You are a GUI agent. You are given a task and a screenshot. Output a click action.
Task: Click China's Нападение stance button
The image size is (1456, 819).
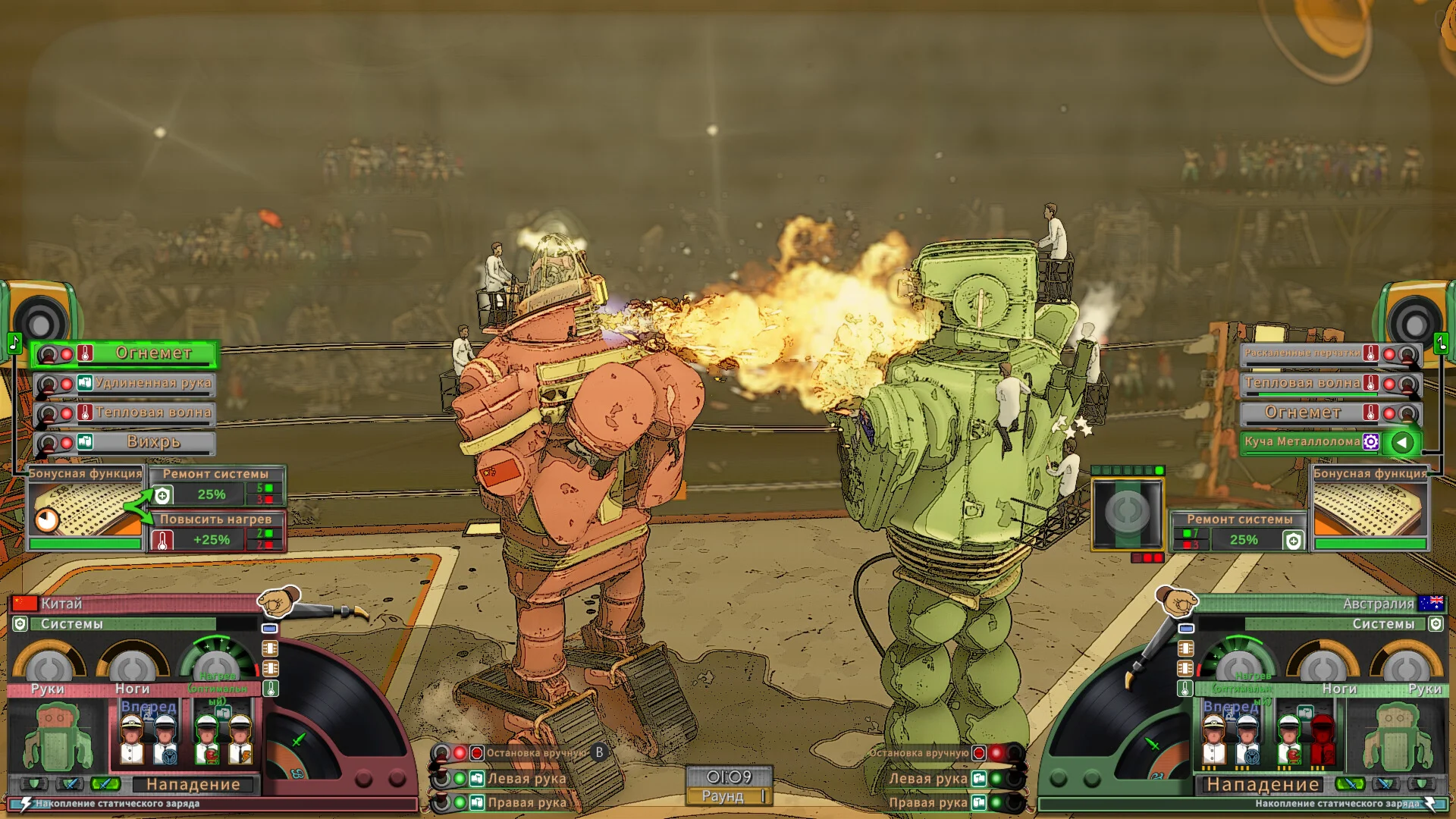(193, 785)
